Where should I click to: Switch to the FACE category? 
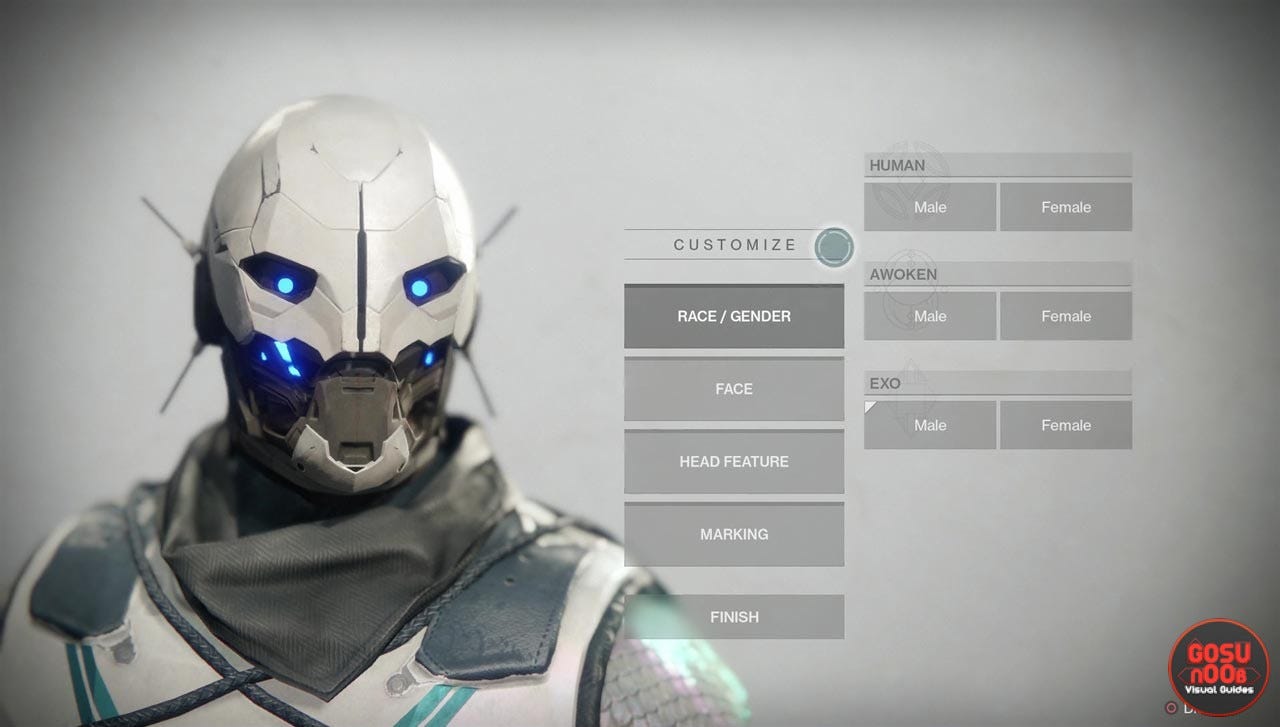click(734, 389)
